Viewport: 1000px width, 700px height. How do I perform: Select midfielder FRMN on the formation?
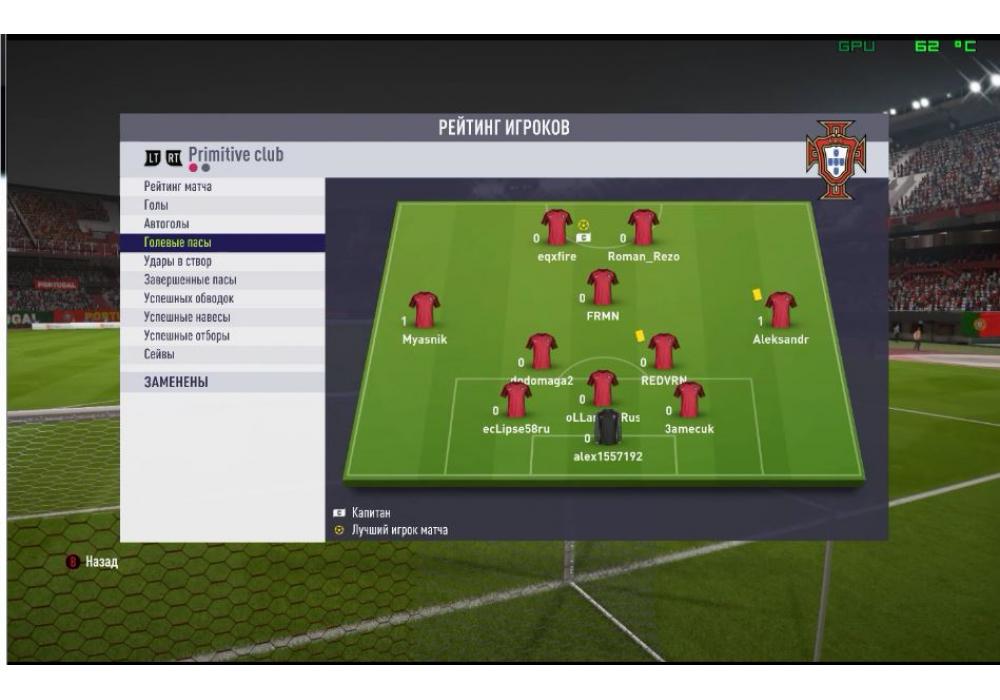point(602,288)
